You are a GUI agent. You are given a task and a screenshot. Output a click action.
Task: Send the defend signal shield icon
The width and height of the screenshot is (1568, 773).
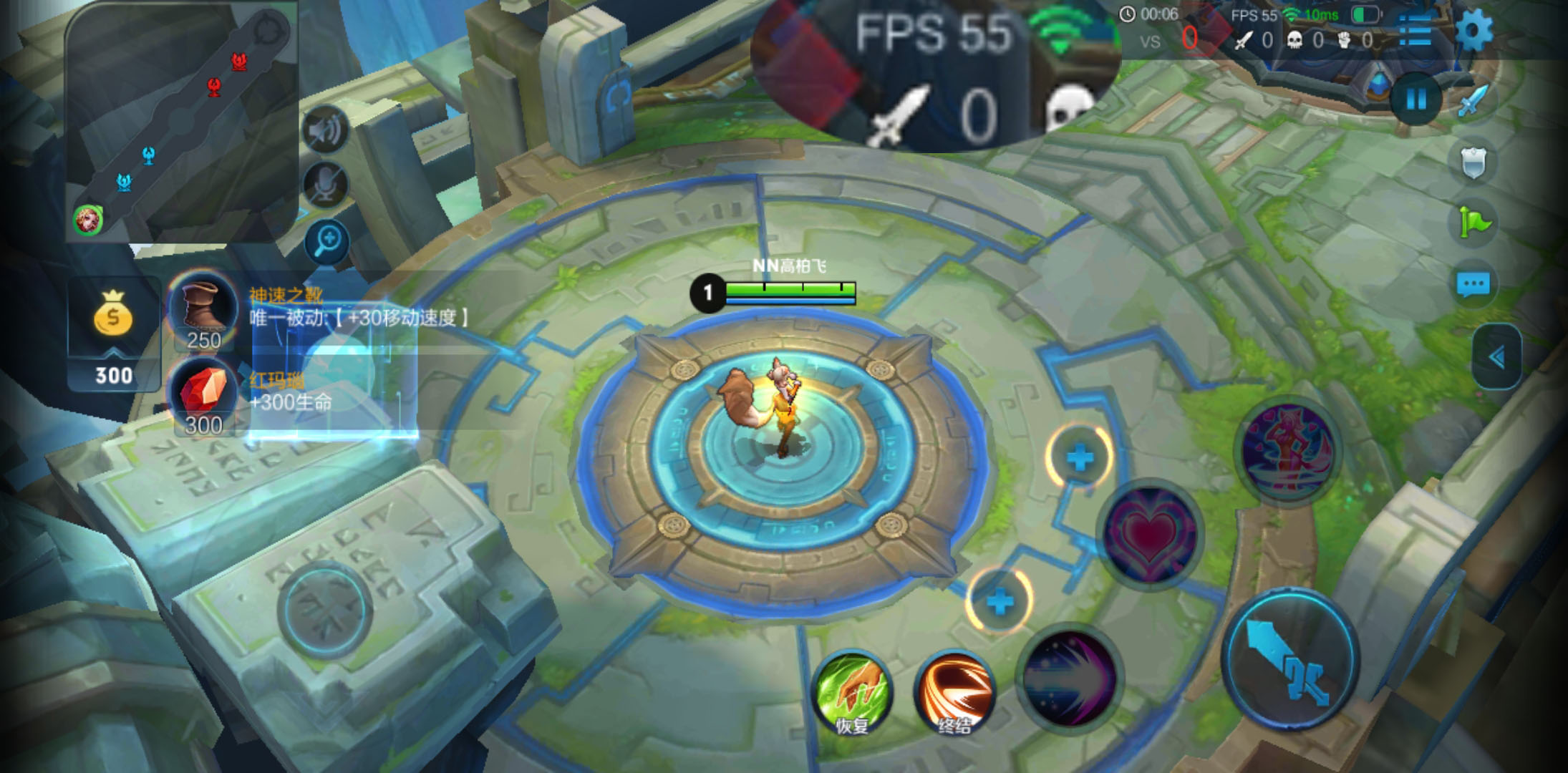(x=1473, y=163)
